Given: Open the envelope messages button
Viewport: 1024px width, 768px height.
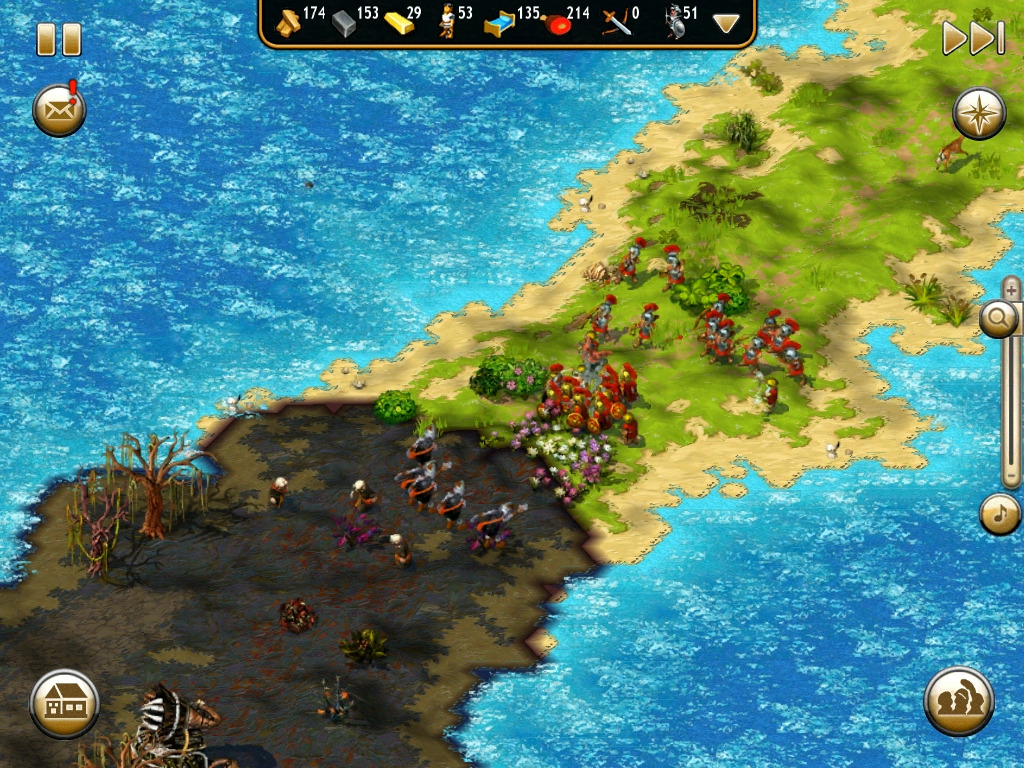Looking at the screenshot, I should tap(59, 110).
